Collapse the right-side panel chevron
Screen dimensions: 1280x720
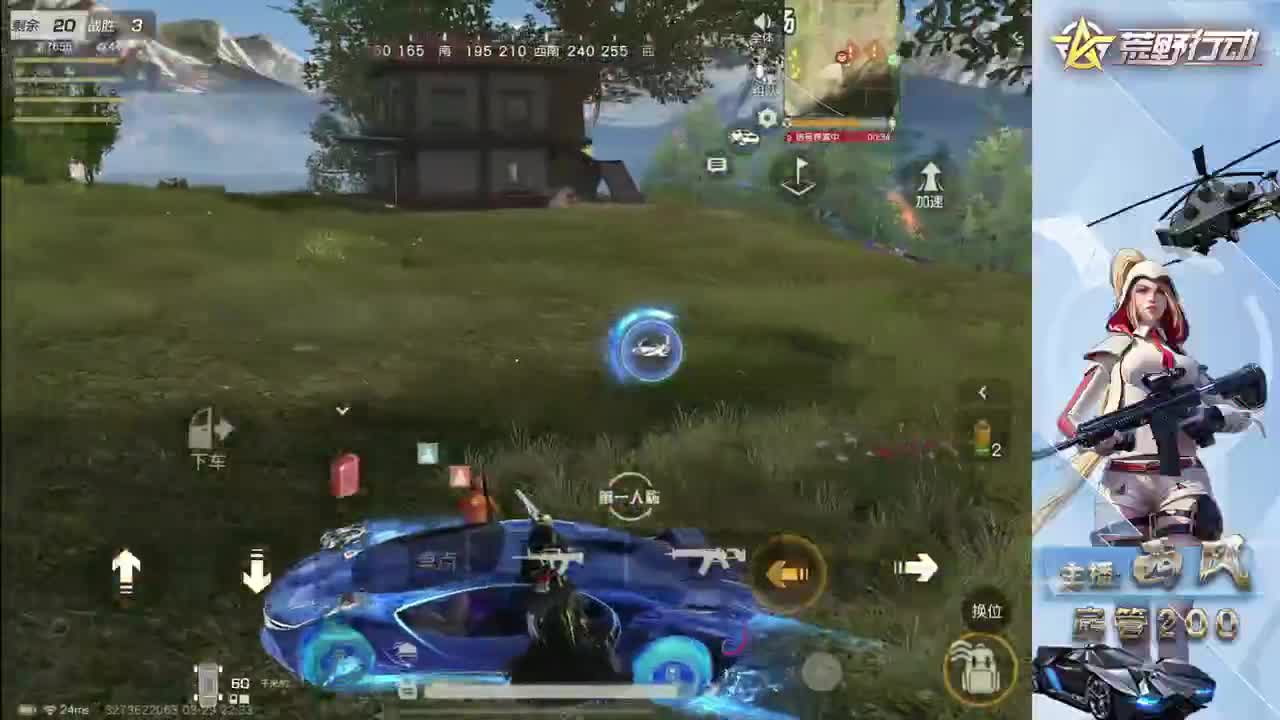(981, 392)
